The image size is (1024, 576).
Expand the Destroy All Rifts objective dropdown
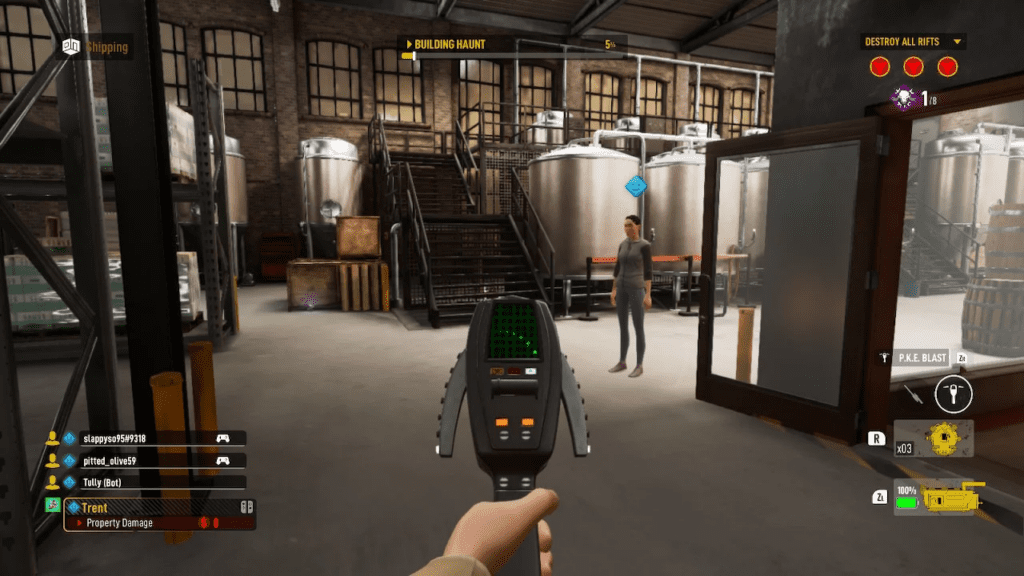tap(958, 42)
